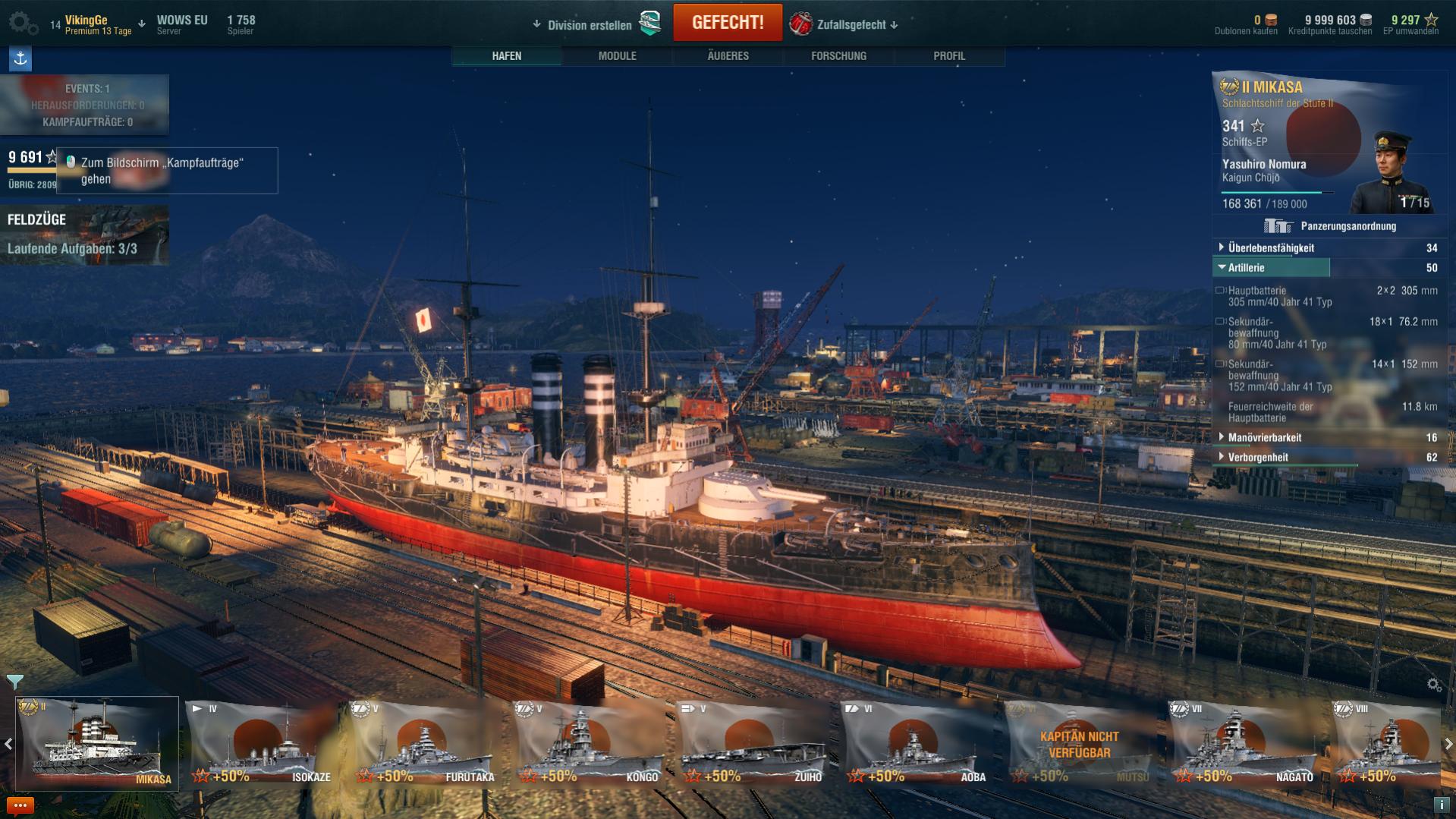Choose the Kongo ship from carousel
Viewport: 1456px width, 819px height.
pos(589,744)
